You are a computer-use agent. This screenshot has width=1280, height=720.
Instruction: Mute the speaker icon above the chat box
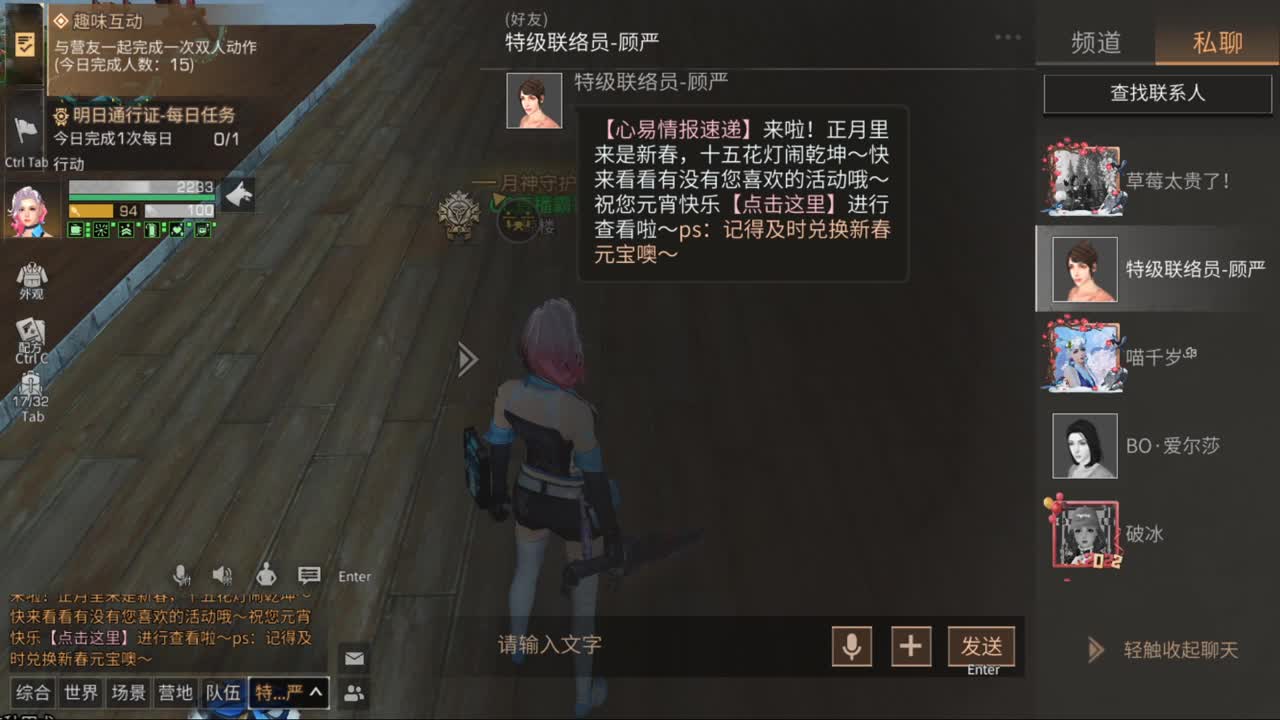223,574
